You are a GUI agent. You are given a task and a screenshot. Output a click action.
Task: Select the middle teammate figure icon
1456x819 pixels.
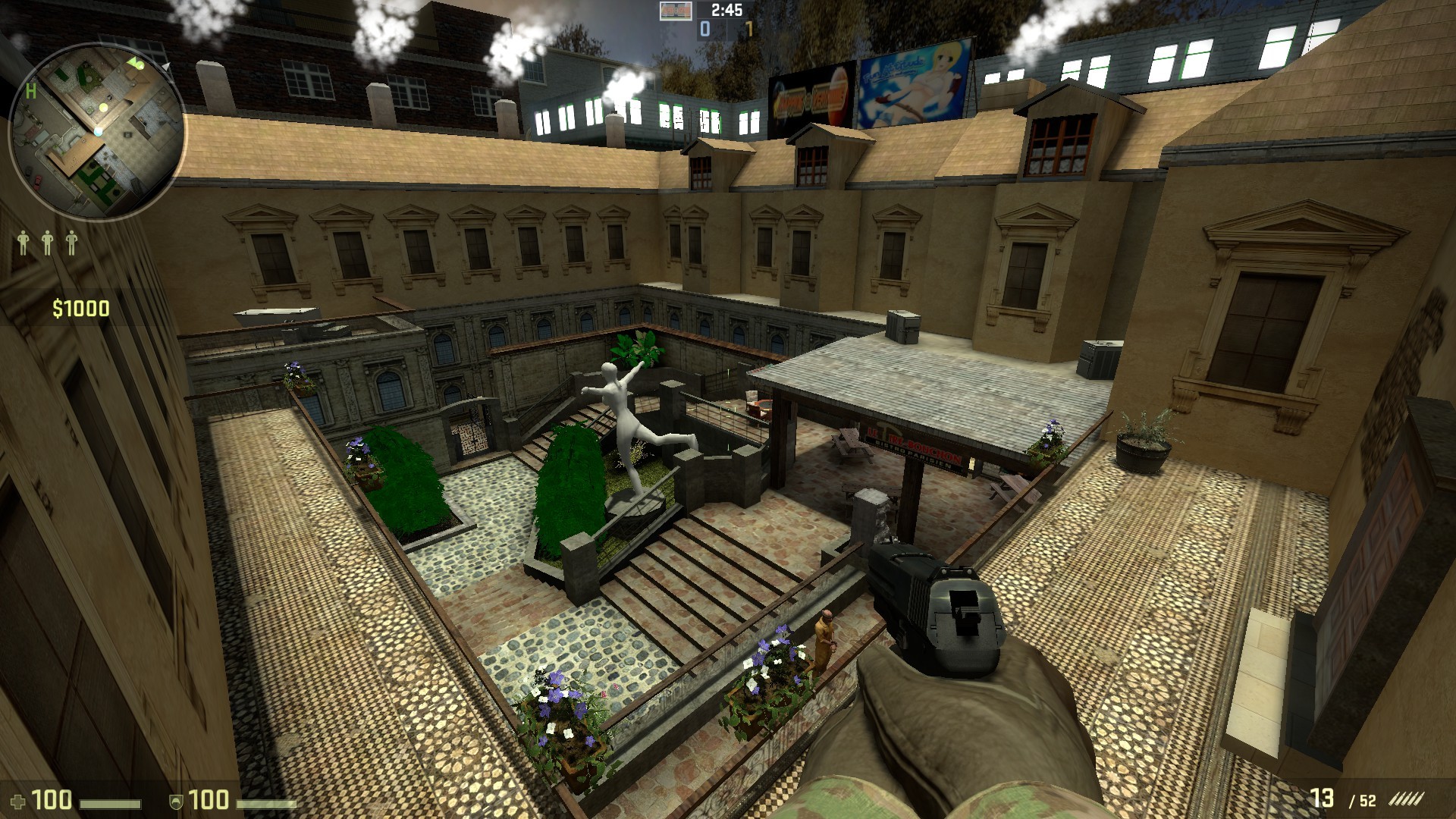pyautogui.click(x=47, y=242)
